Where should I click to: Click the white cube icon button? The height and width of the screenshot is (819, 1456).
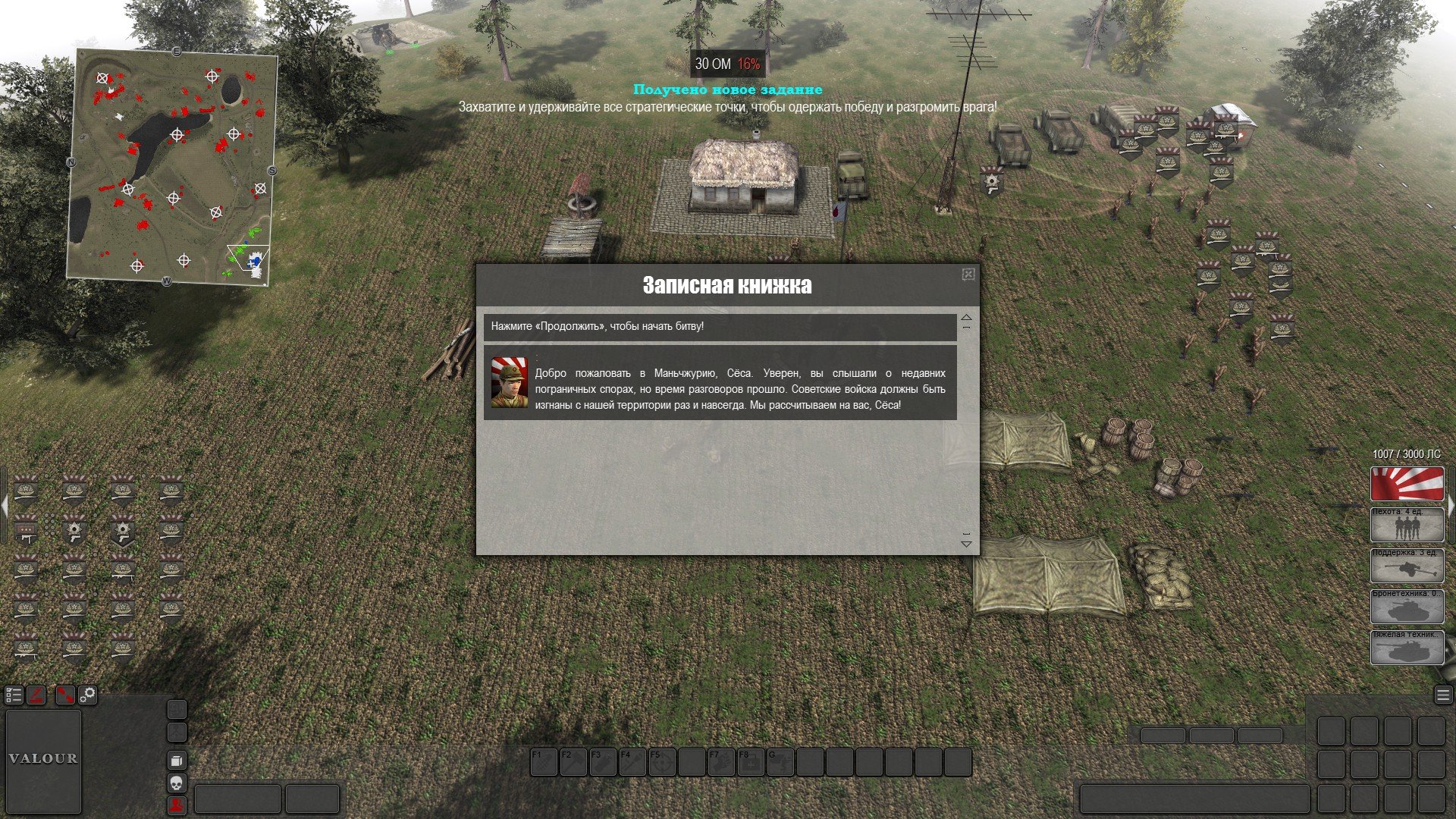(x=176, y=761)
